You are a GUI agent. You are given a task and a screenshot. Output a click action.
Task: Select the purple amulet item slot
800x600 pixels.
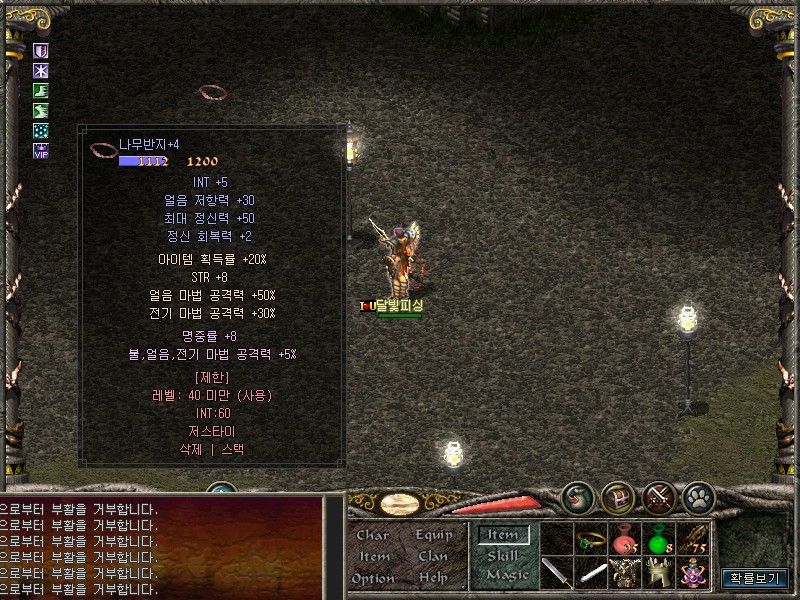694,573
